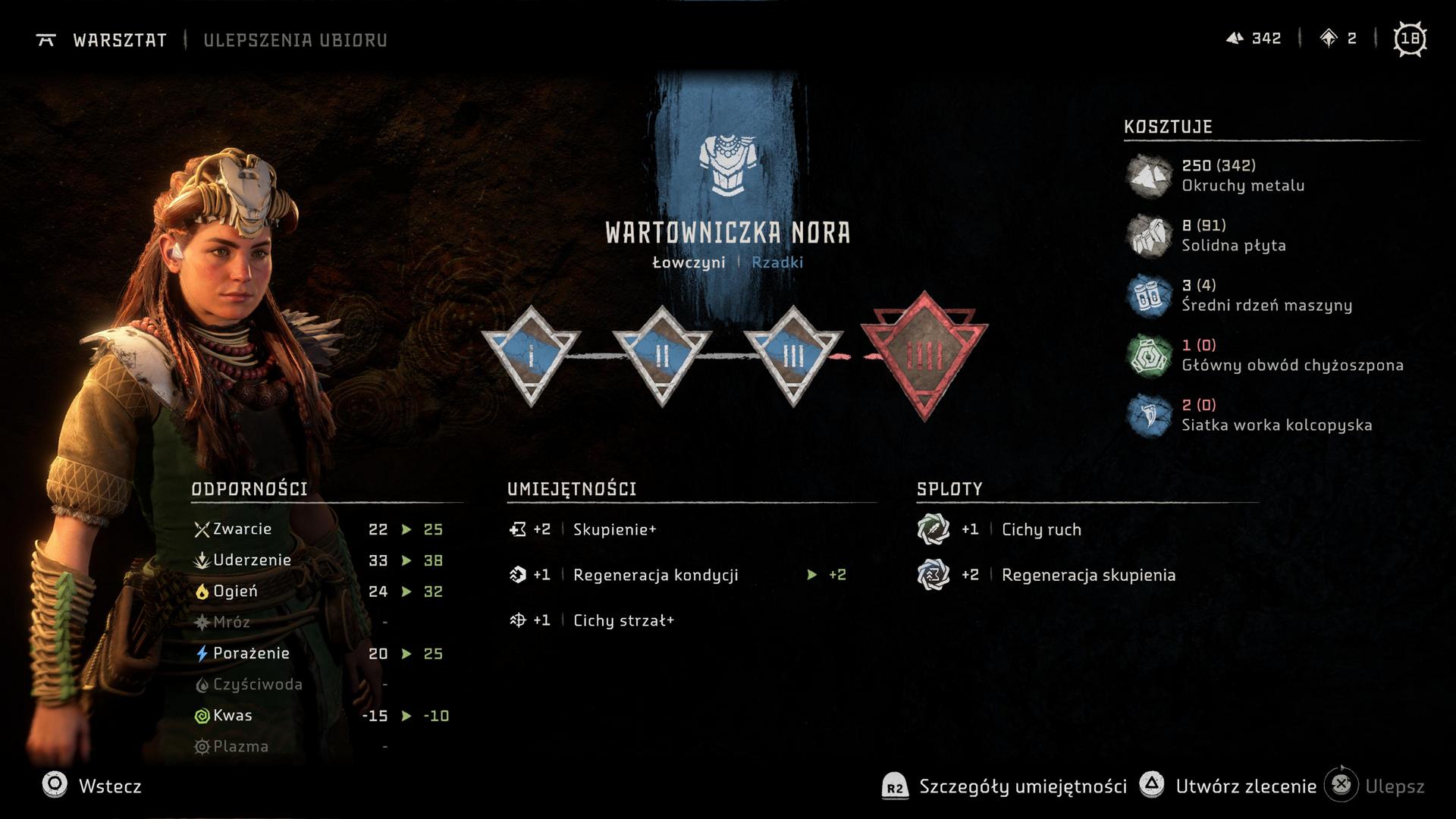Open the Warsztat workbench header
Screen dimensions: 1456x819
119,40
